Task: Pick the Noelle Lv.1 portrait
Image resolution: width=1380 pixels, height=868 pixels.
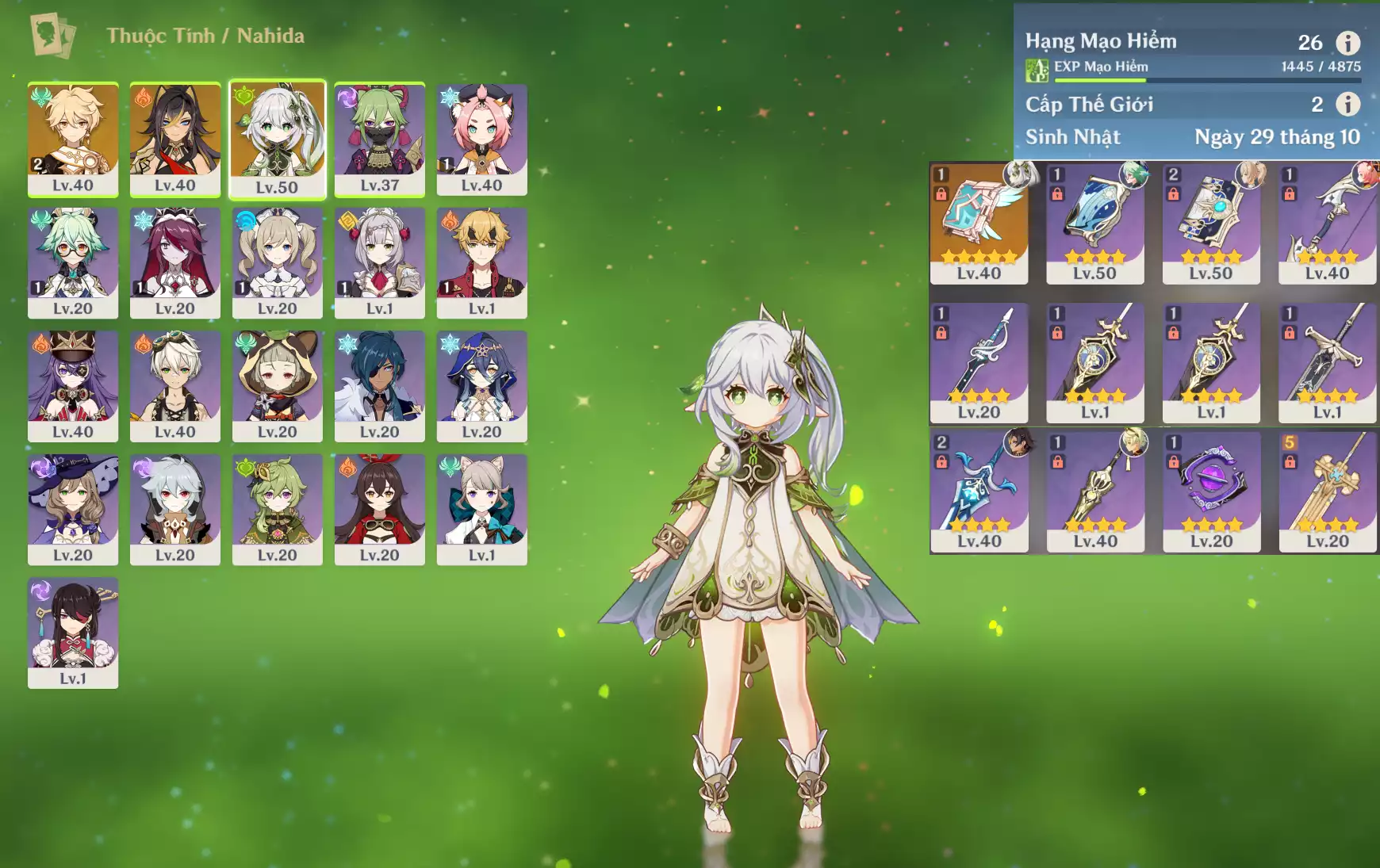Action: coord(379,262)
